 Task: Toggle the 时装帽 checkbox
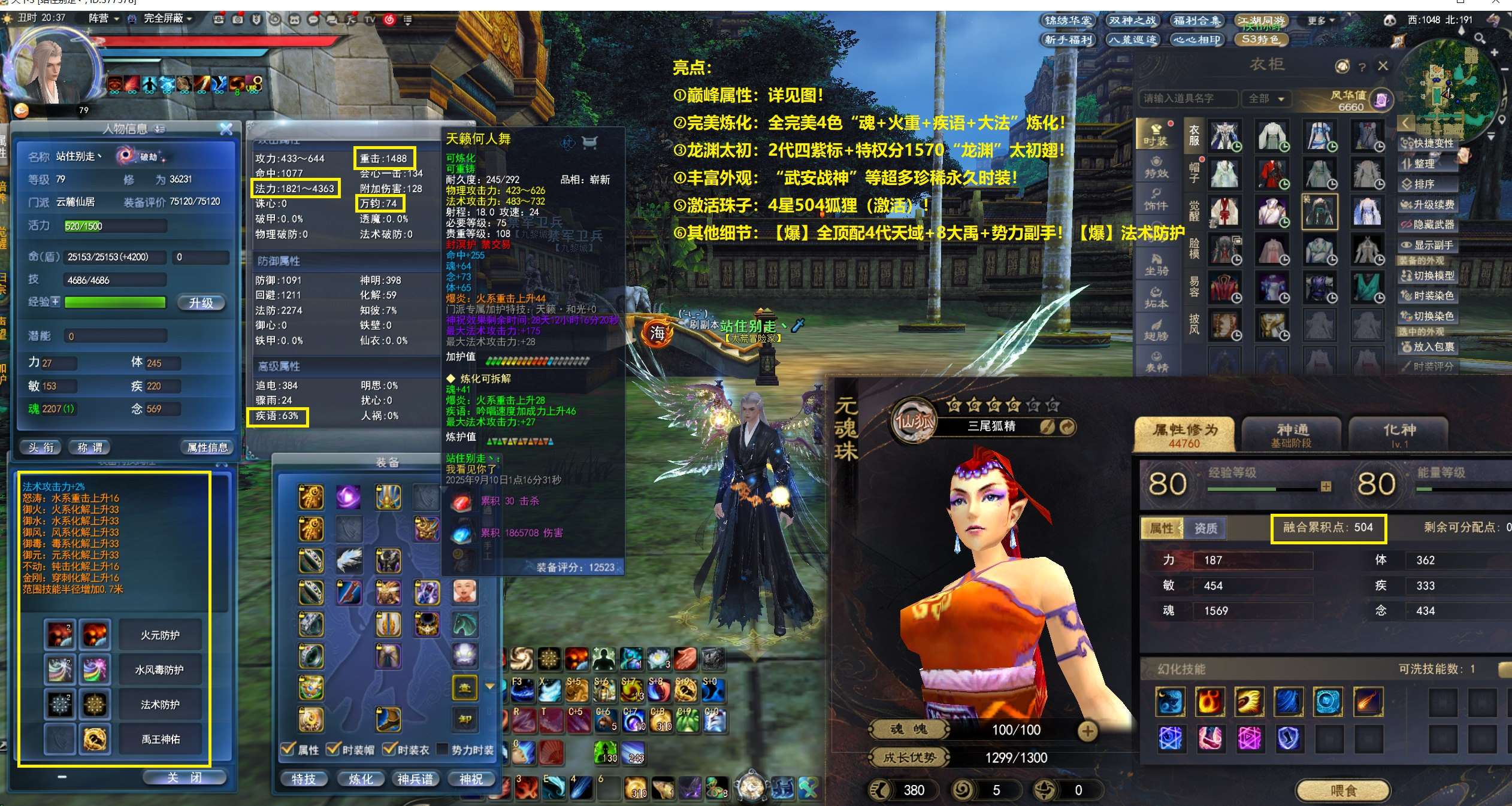pos(333,749)
